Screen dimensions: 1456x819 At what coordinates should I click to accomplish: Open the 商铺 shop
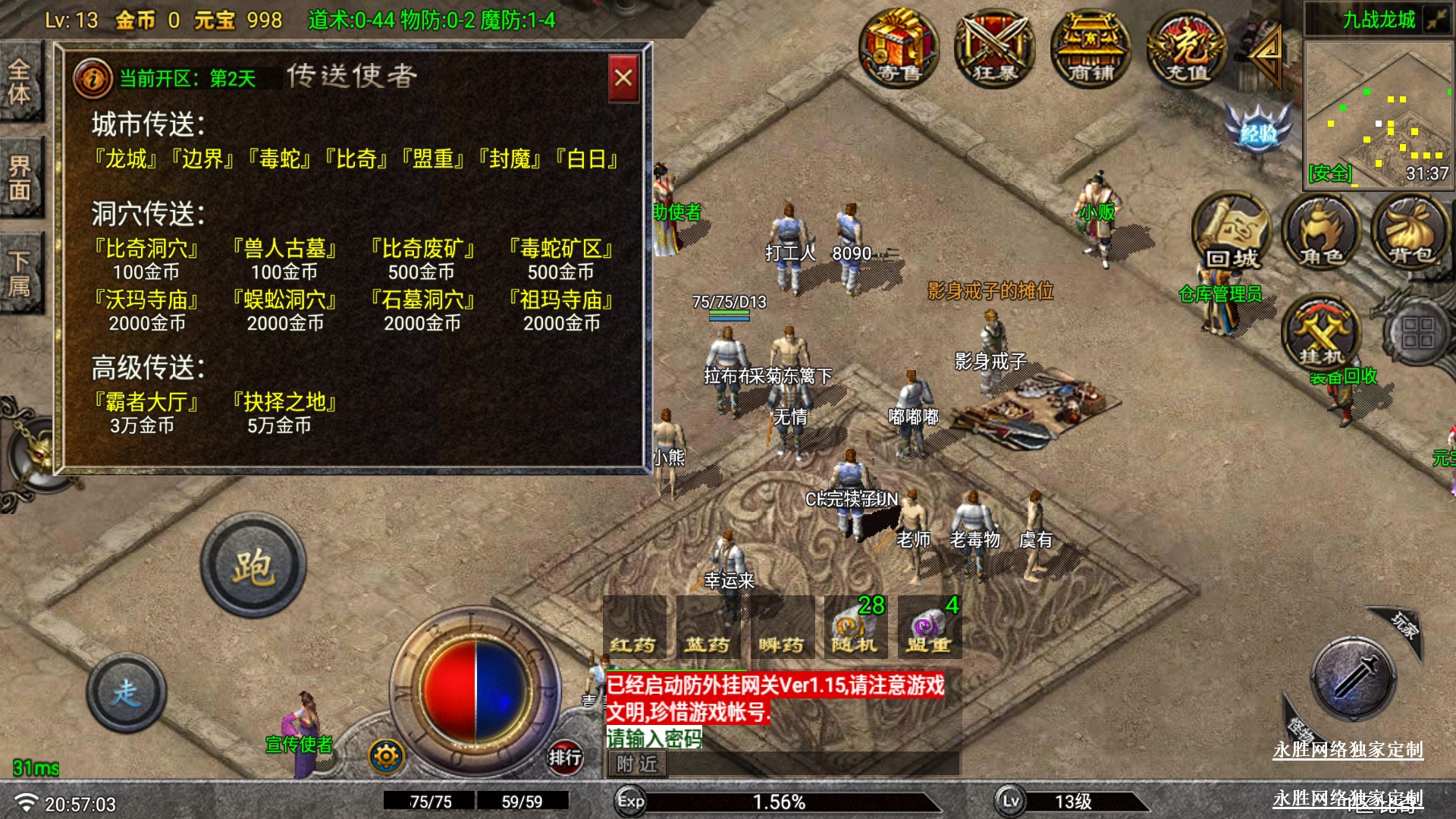pos(1090,48)
